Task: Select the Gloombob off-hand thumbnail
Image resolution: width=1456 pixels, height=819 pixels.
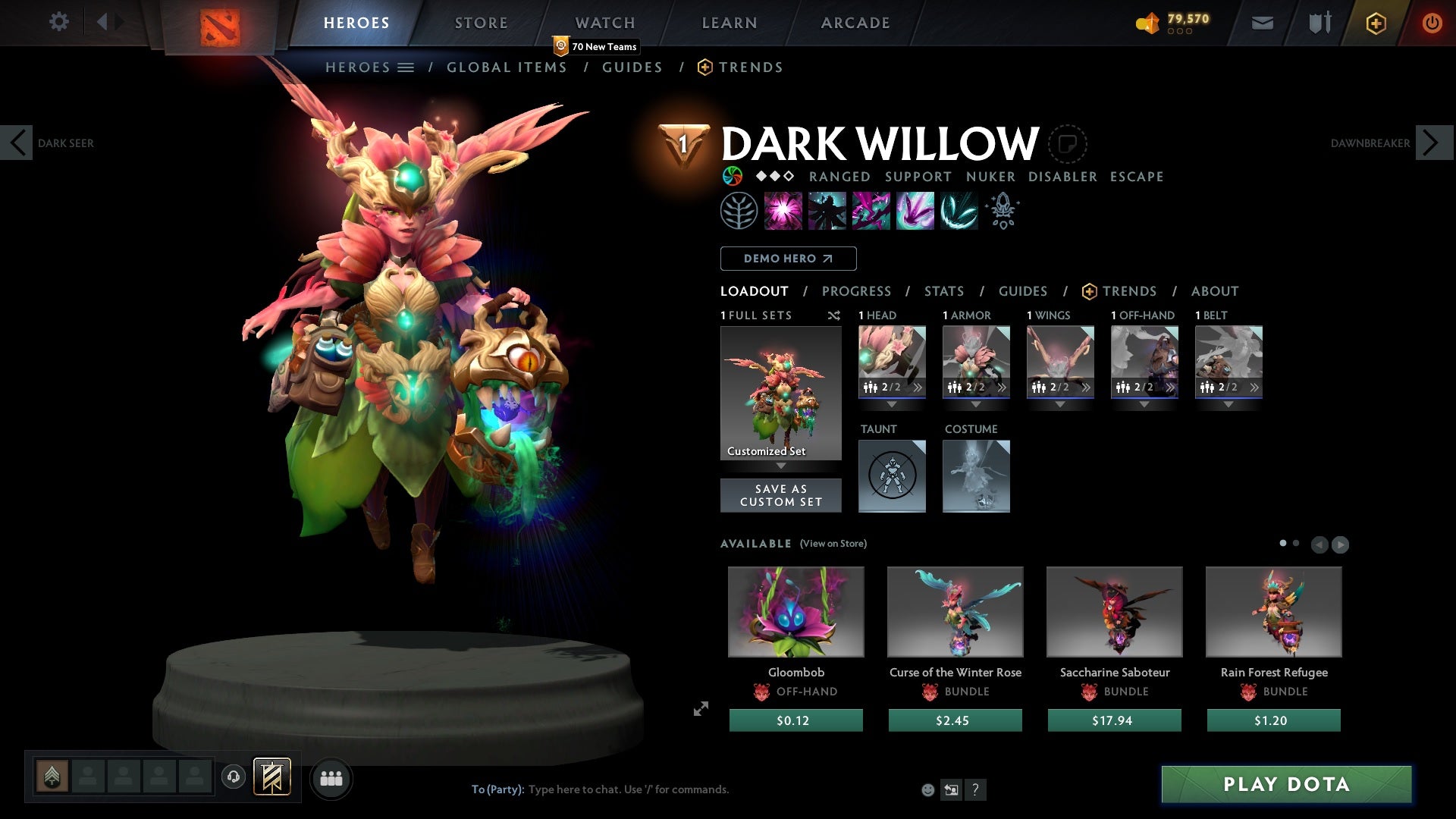Action: coord(795,612)
